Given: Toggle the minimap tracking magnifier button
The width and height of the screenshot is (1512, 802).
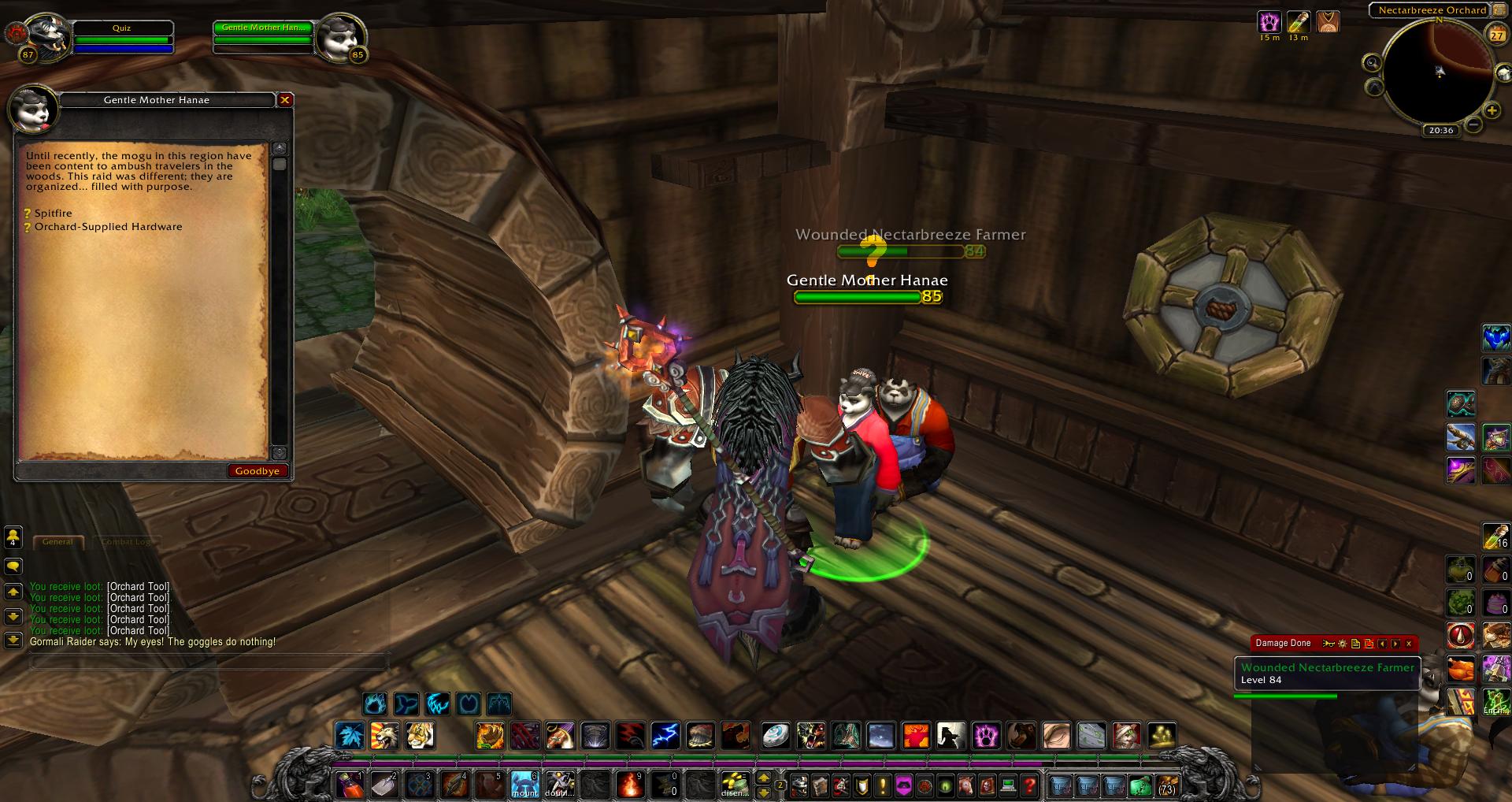Looking at the screenshot, I should point(1373,63).
